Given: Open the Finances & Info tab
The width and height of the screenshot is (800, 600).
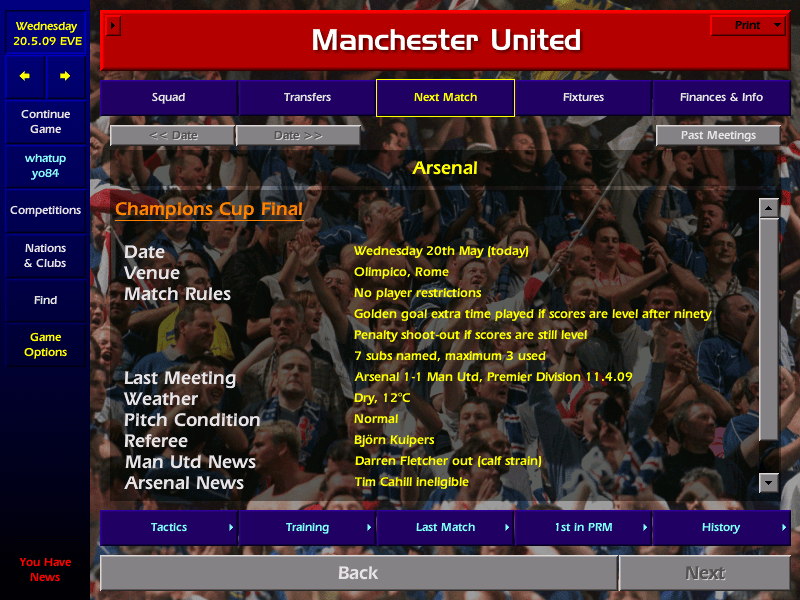Looking at the screenshot, I should point(721,97).
